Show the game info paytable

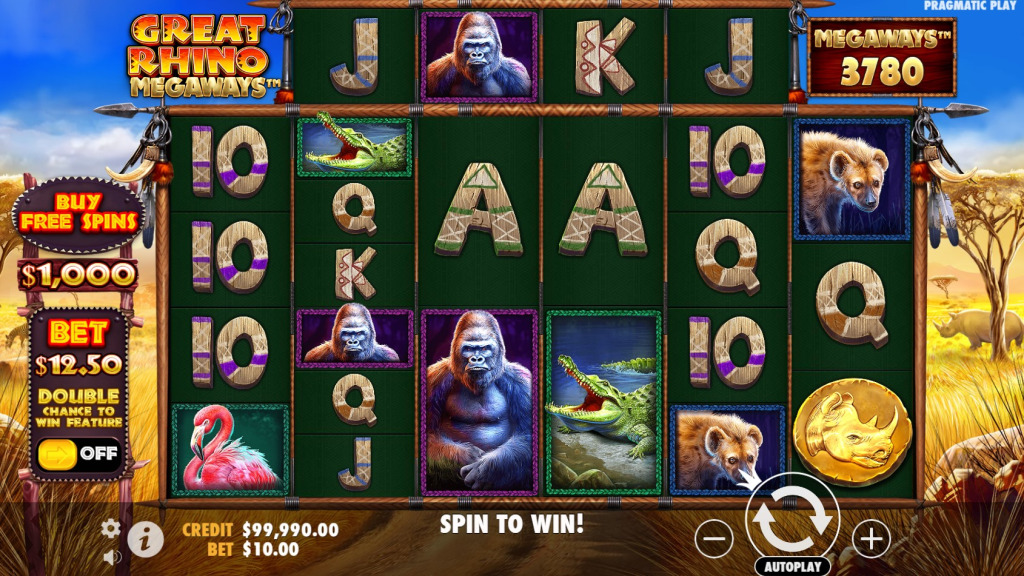146,540
